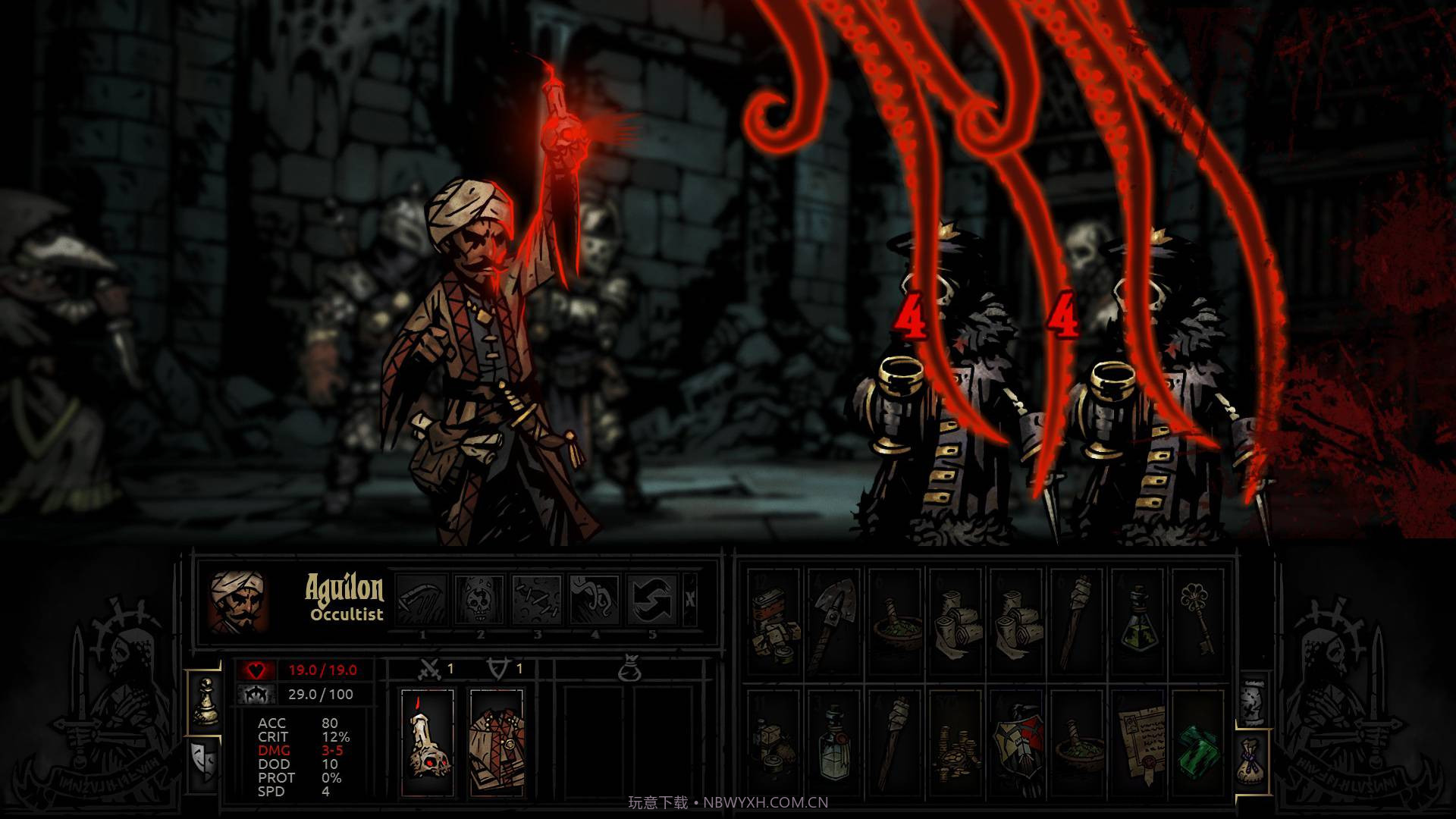Click the red heart health icon
This screenshot has width=1456, height=819.
coord(255,669)
